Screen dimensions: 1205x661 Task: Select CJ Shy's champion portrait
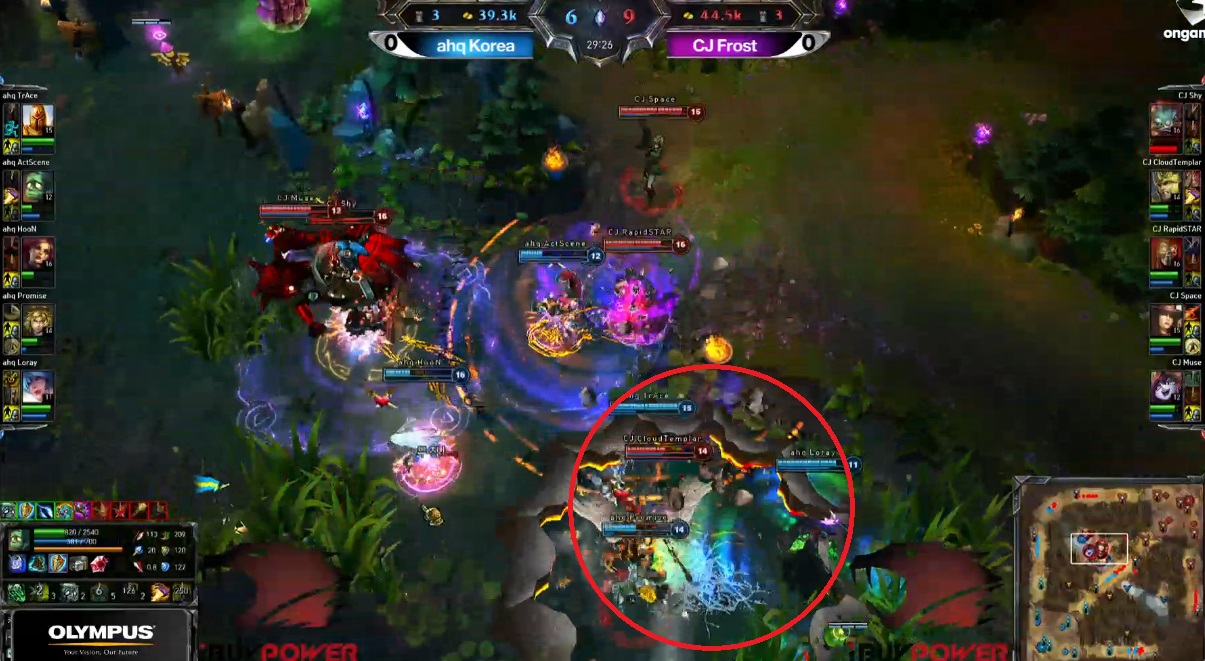point(1166,120)
